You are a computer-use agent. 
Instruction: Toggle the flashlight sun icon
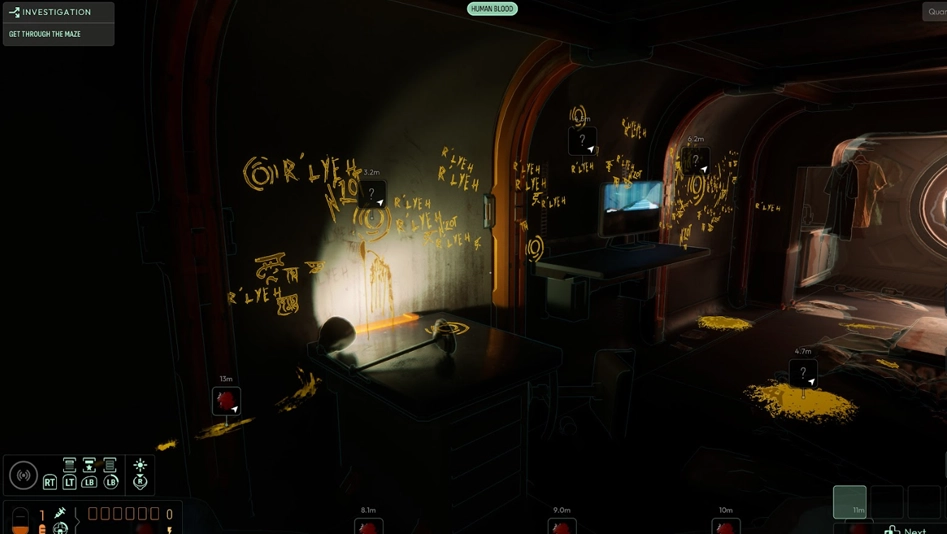(x=140, y=465)
